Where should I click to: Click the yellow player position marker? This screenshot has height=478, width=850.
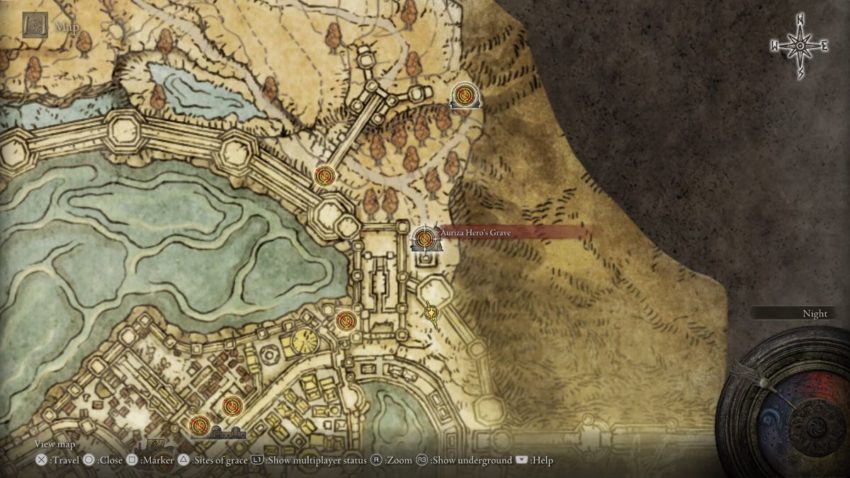(431, 312)
